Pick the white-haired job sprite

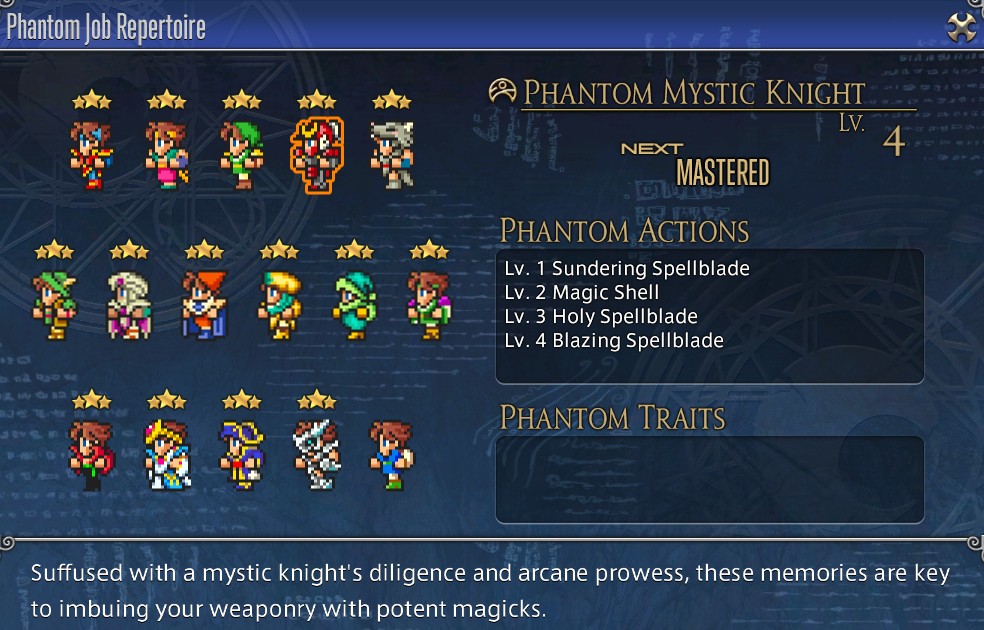tap(128, 305)
